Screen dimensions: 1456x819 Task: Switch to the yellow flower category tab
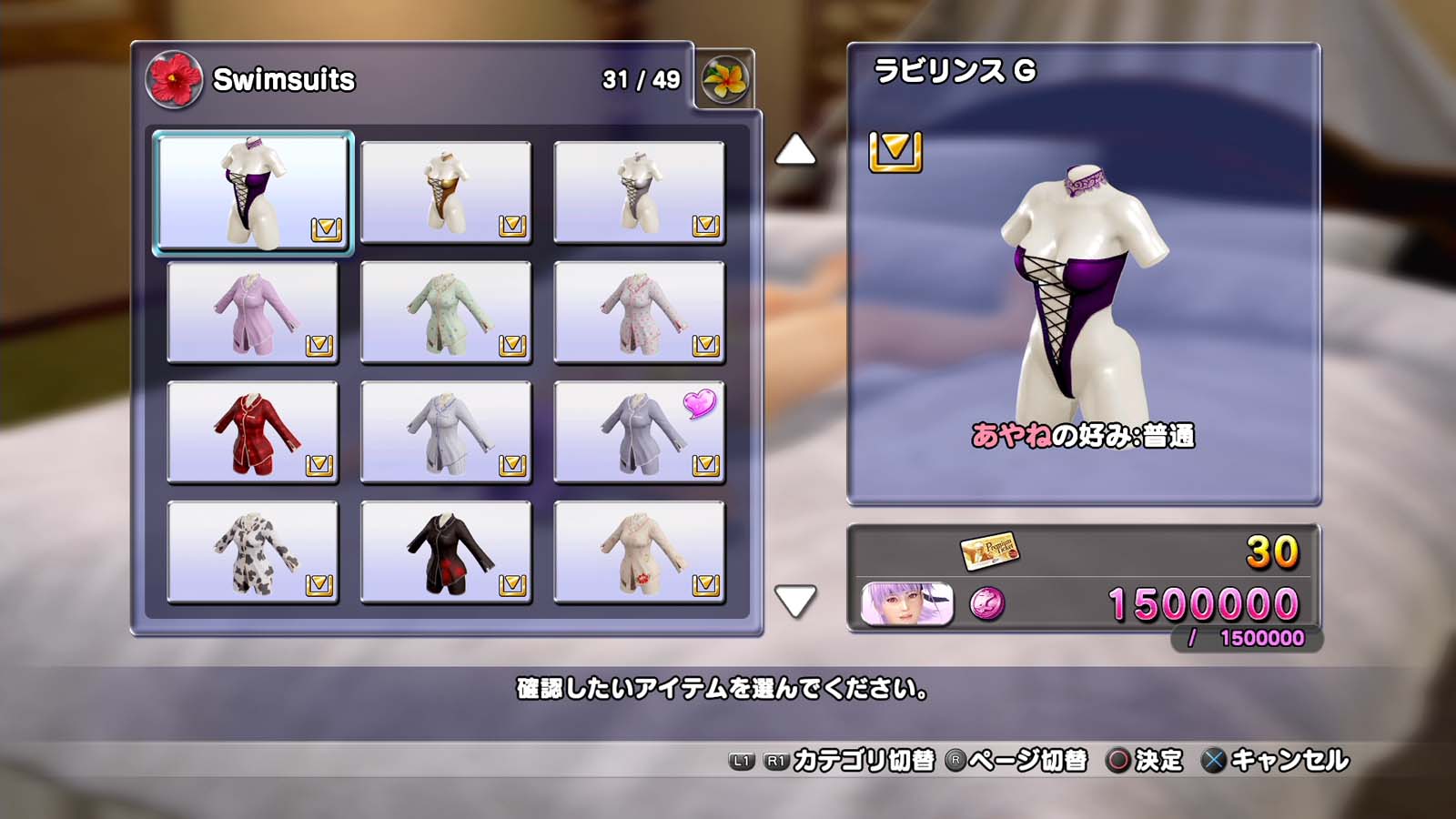[724, 80]
